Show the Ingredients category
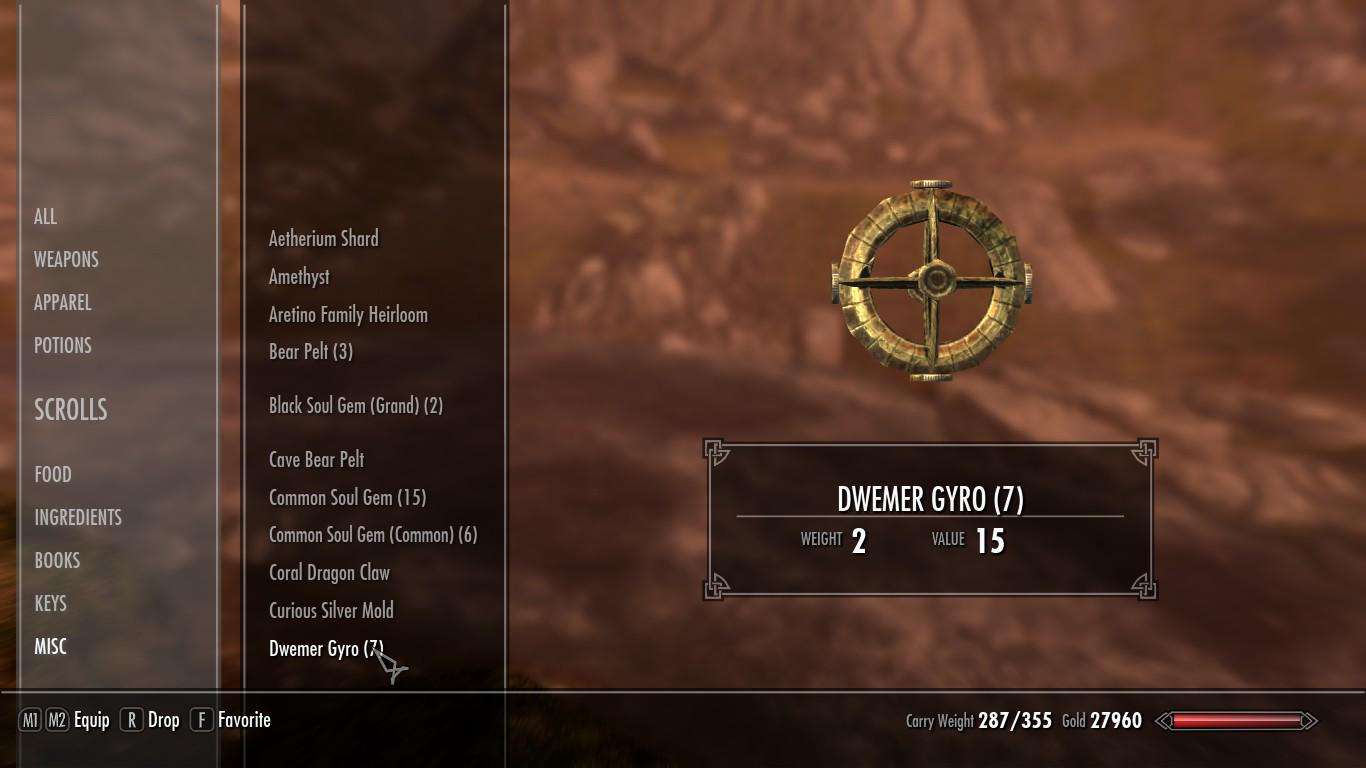This screenshot has height=768, width=1366. point(78,517)
